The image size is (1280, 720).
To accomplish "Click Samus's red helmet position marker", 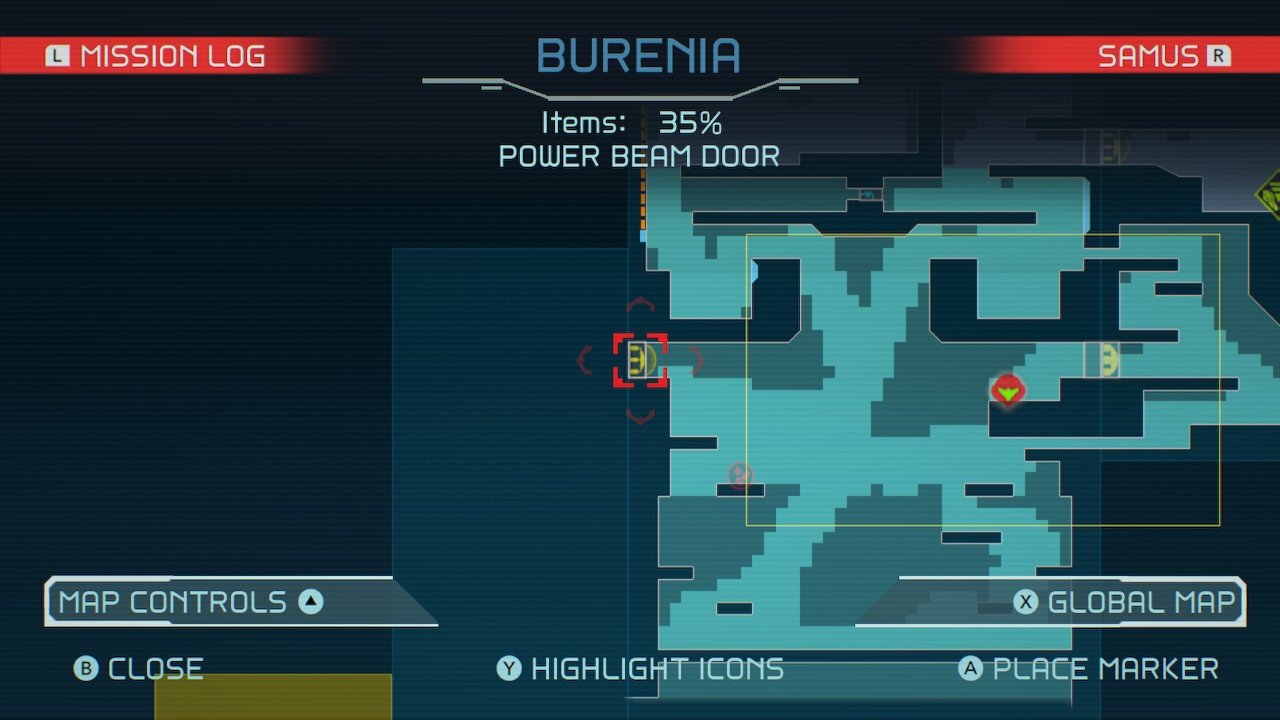I will [1008, 389].
